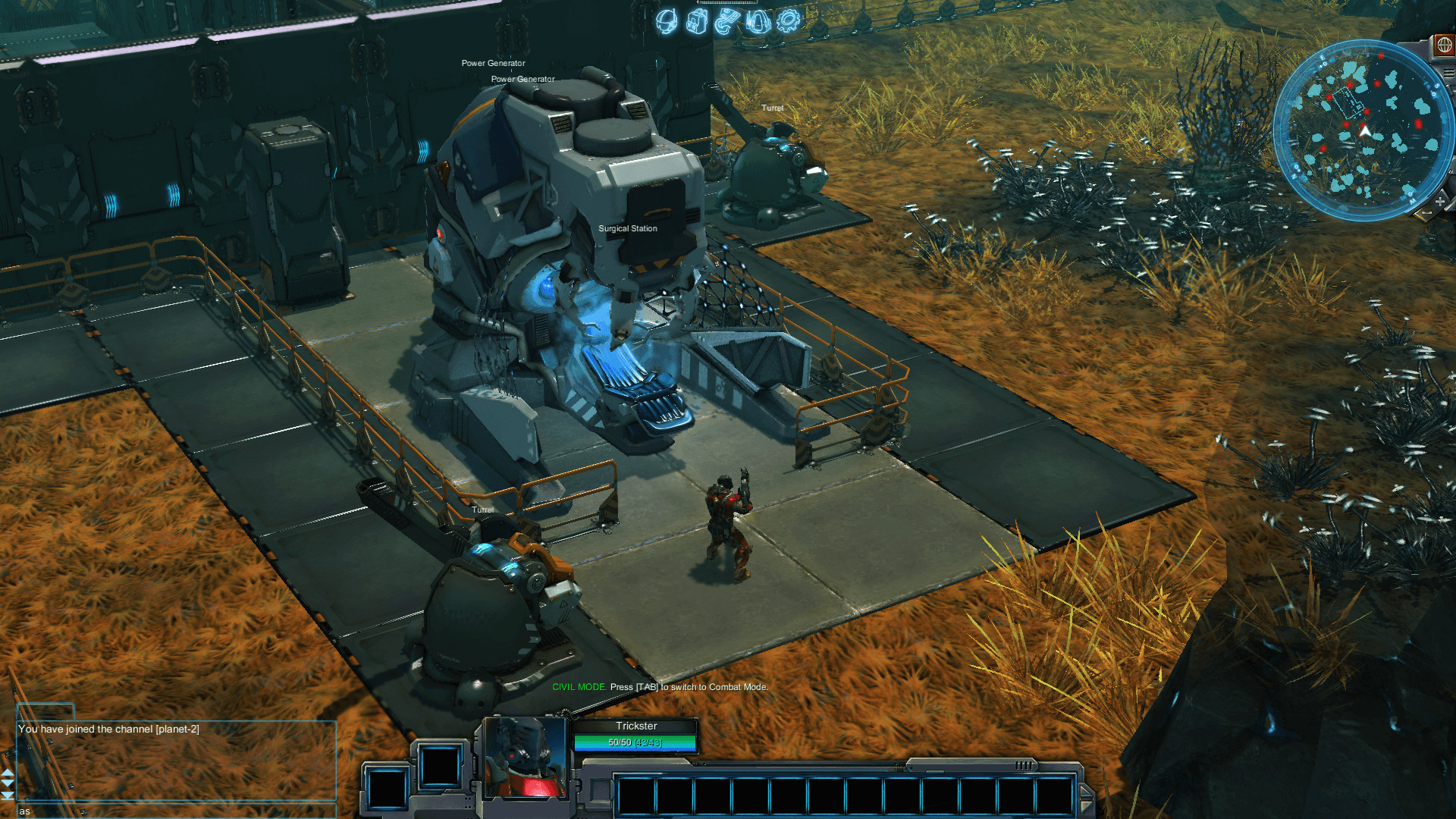The height and width of the screenshot is (819, 1456).
Task: Click the Trickster character portrait
Action: click(525, 758)
